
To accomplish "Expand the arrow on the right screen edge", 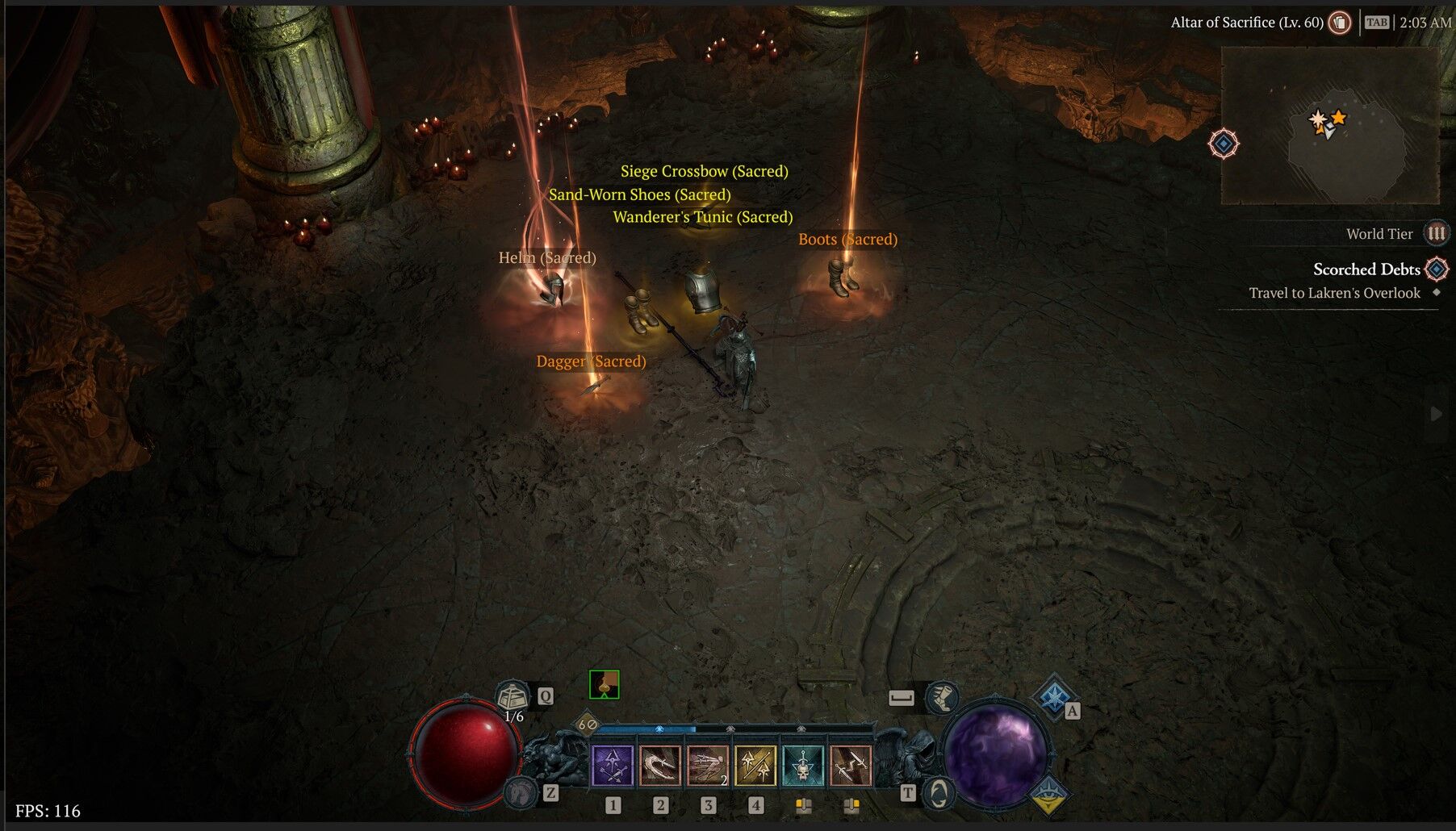I will [x=1436, y=414].
